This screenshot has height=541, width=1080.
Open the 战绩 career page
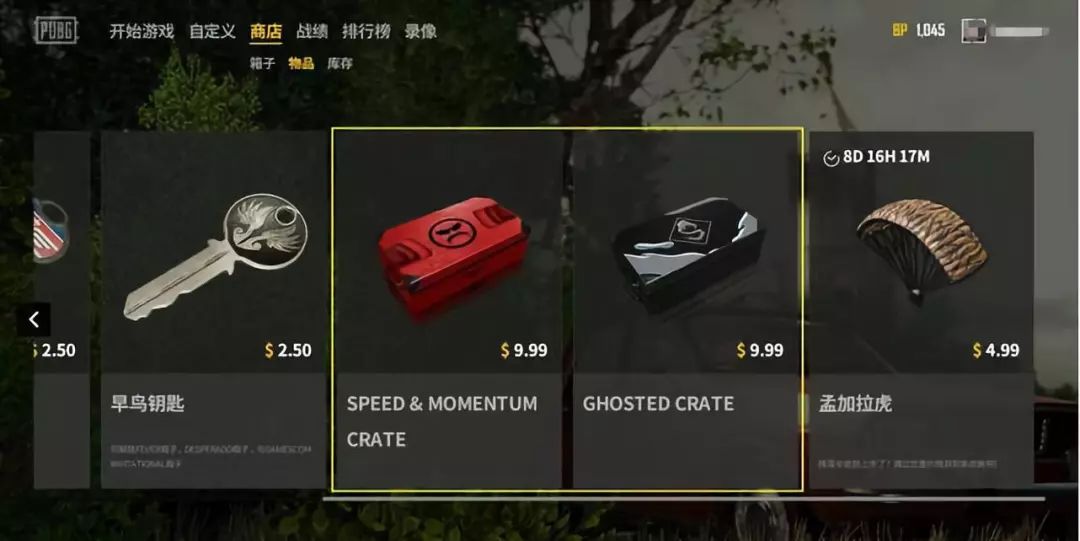click(x=312, y=31)
